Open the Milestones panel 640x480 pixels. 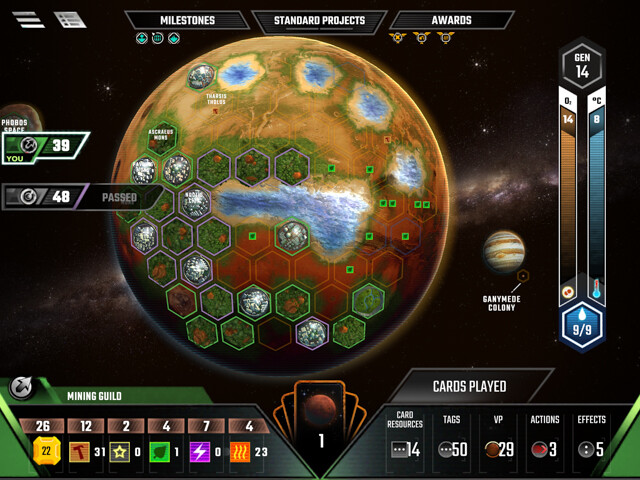point(187,20)
